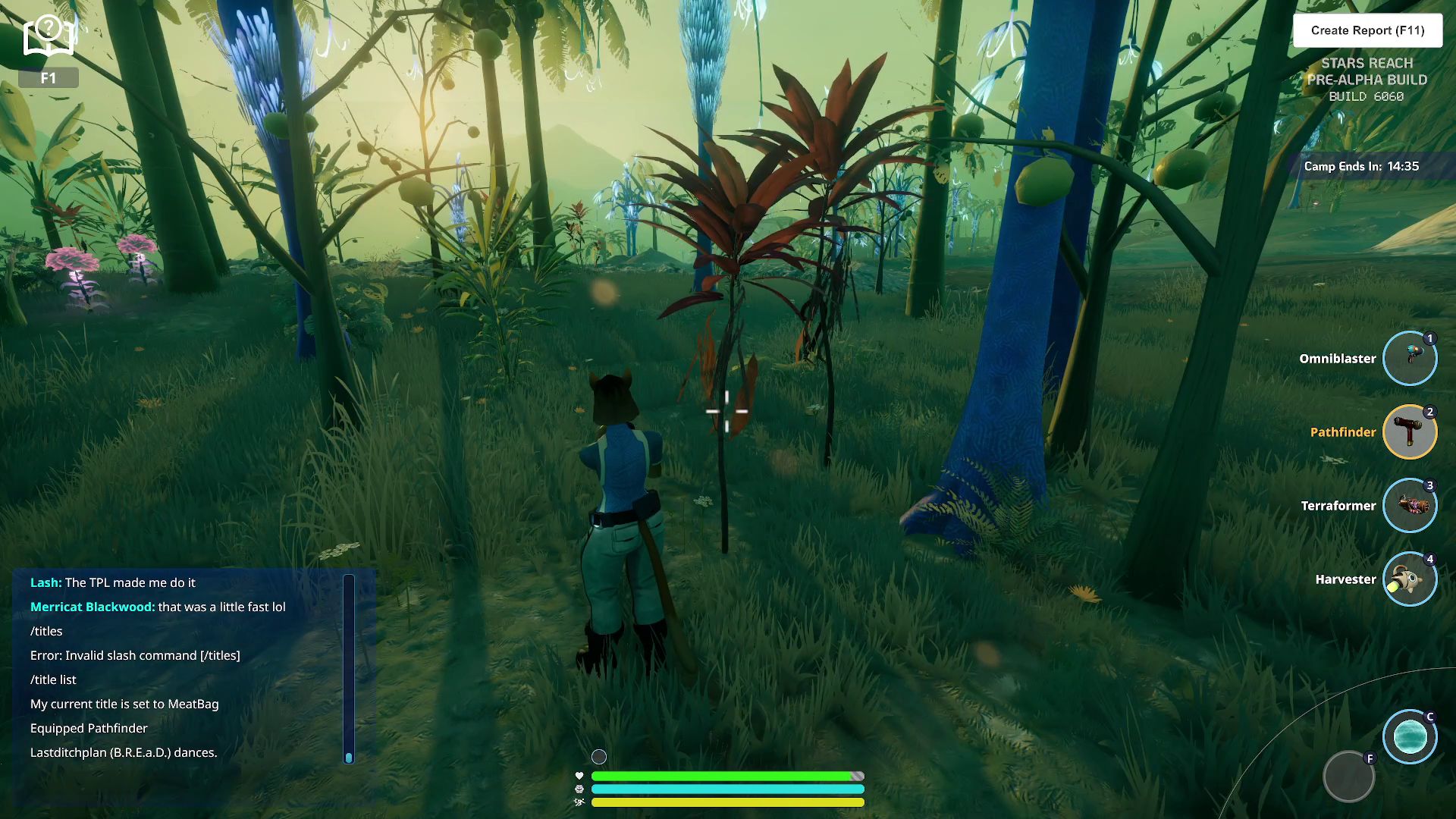Activate the teal orb ability icon
The height and width of the screenshot is (819, 1456).
[x=1410, y=736]
